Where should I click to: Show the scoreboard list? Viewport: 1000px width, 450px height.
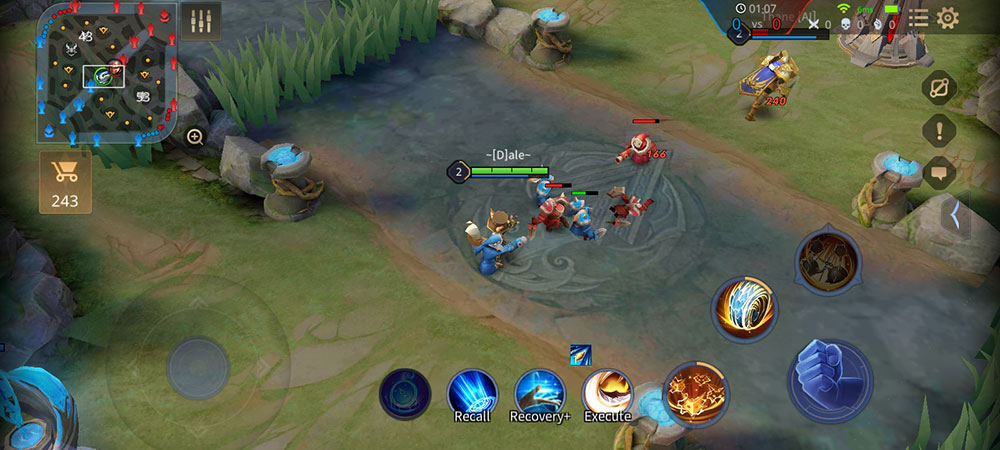point(918,18)
